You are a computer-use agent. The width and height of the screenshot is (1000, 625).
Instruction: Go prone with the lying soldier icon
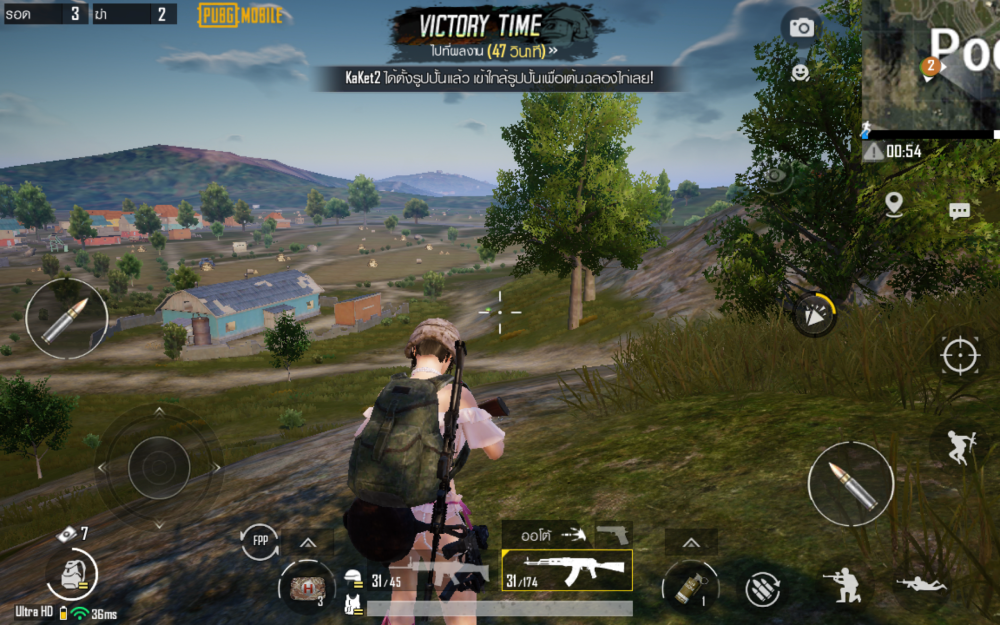click(x=920, y=582)
